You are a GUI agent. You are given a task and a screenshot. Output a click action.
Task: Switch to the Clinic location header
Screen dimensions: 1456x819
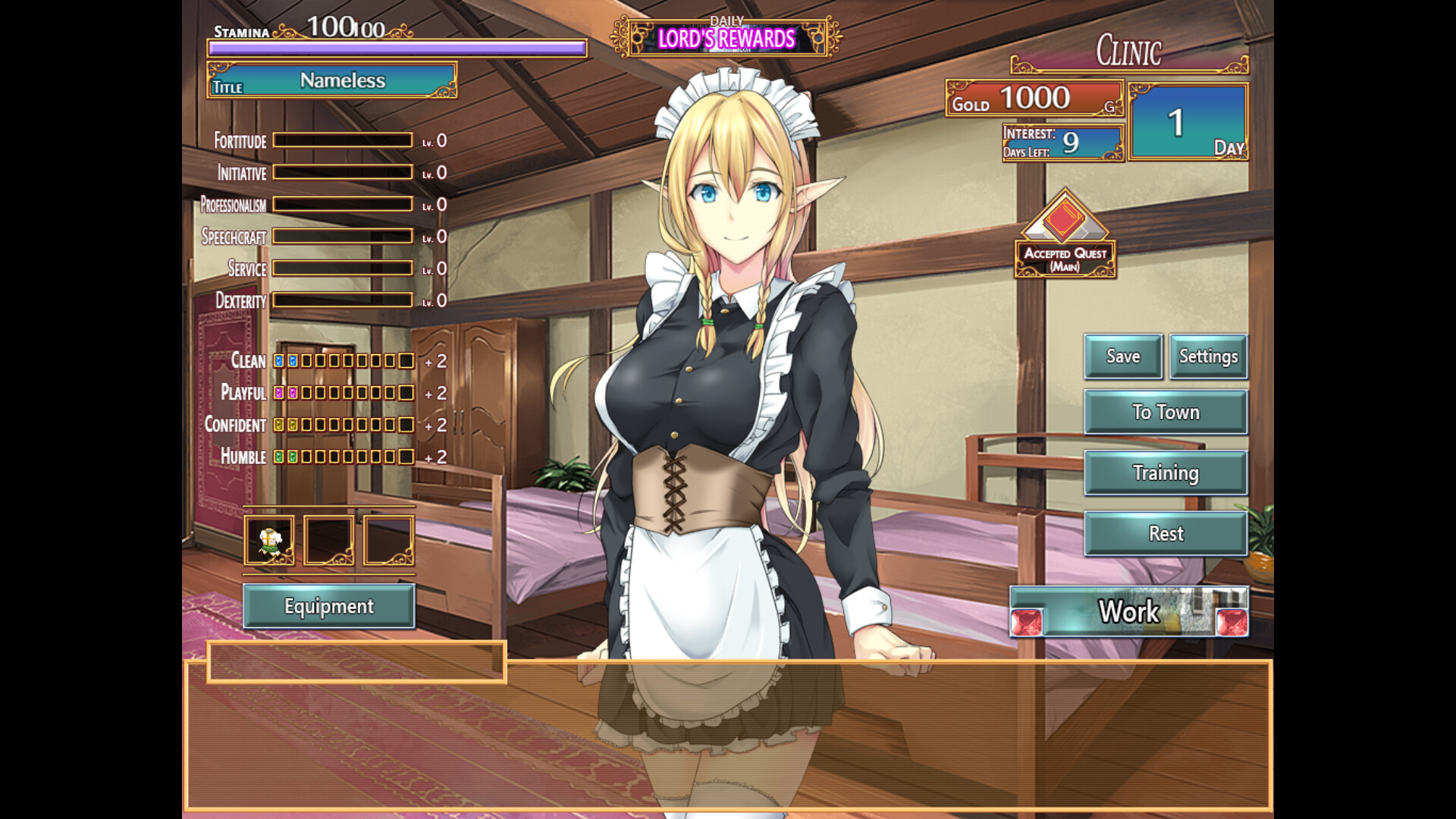[1128, 52]
